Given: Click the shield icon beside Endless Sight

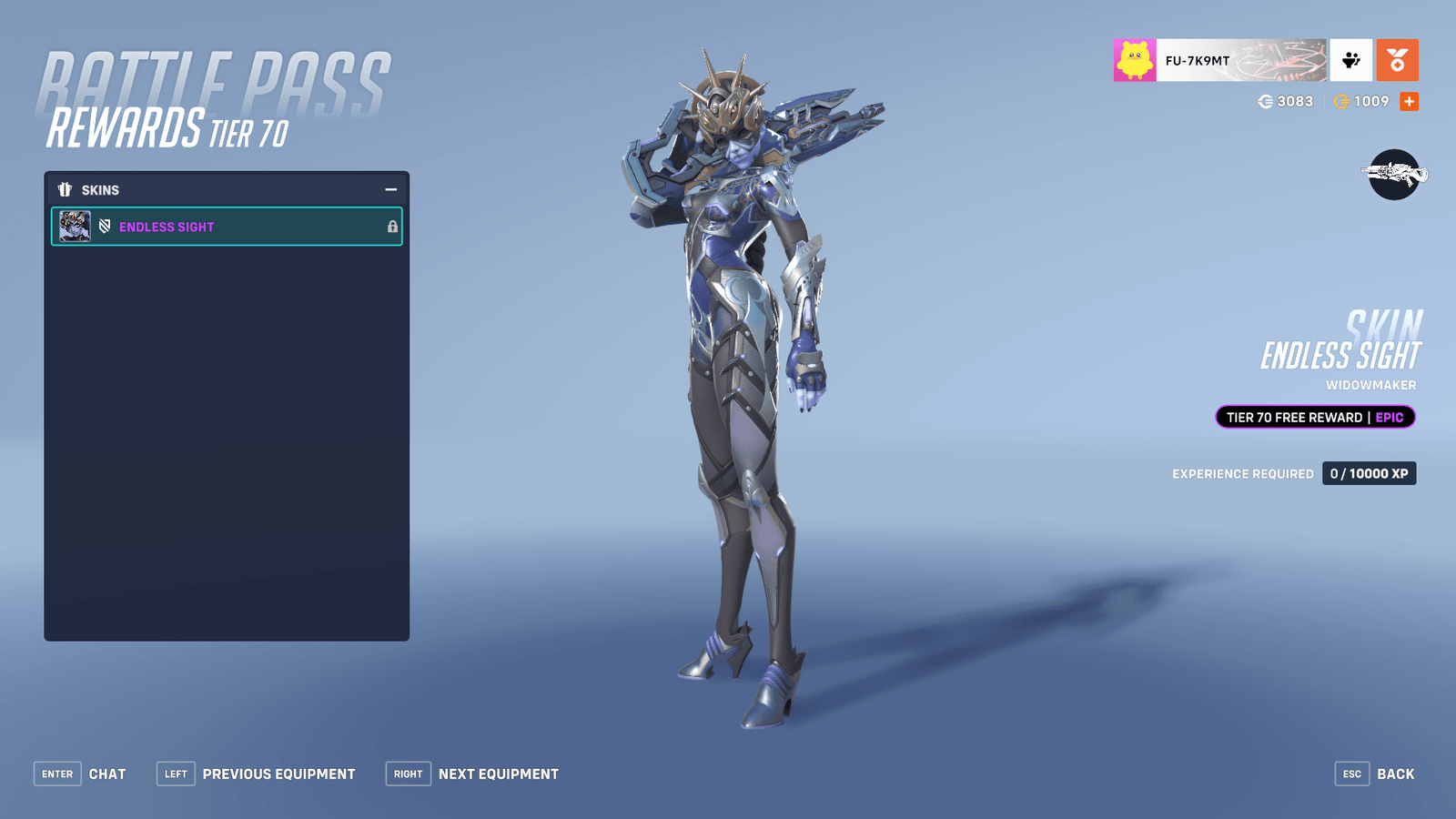Looking at the screenshot, I should (103, 227).
